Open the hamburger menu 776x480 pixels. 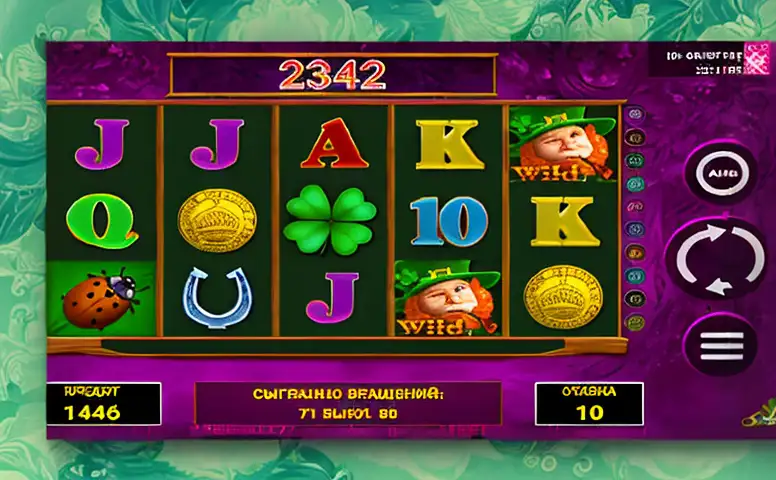pyautogui.click(x=719, y=345)
